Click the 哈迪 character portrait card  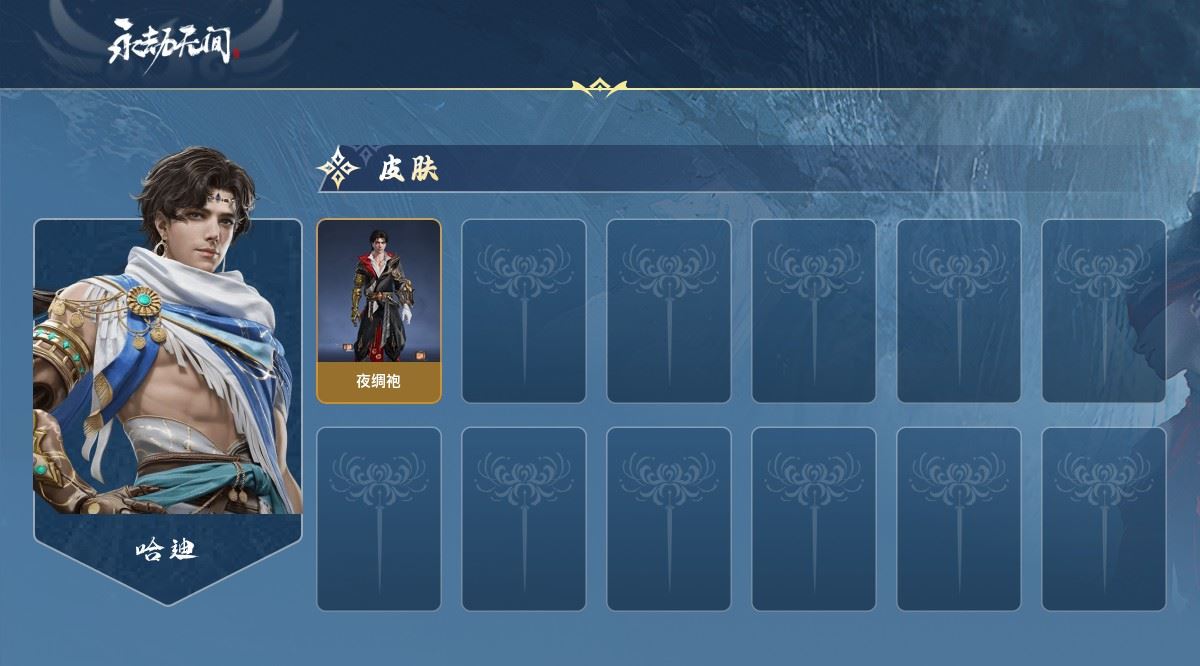pos(168,380)
